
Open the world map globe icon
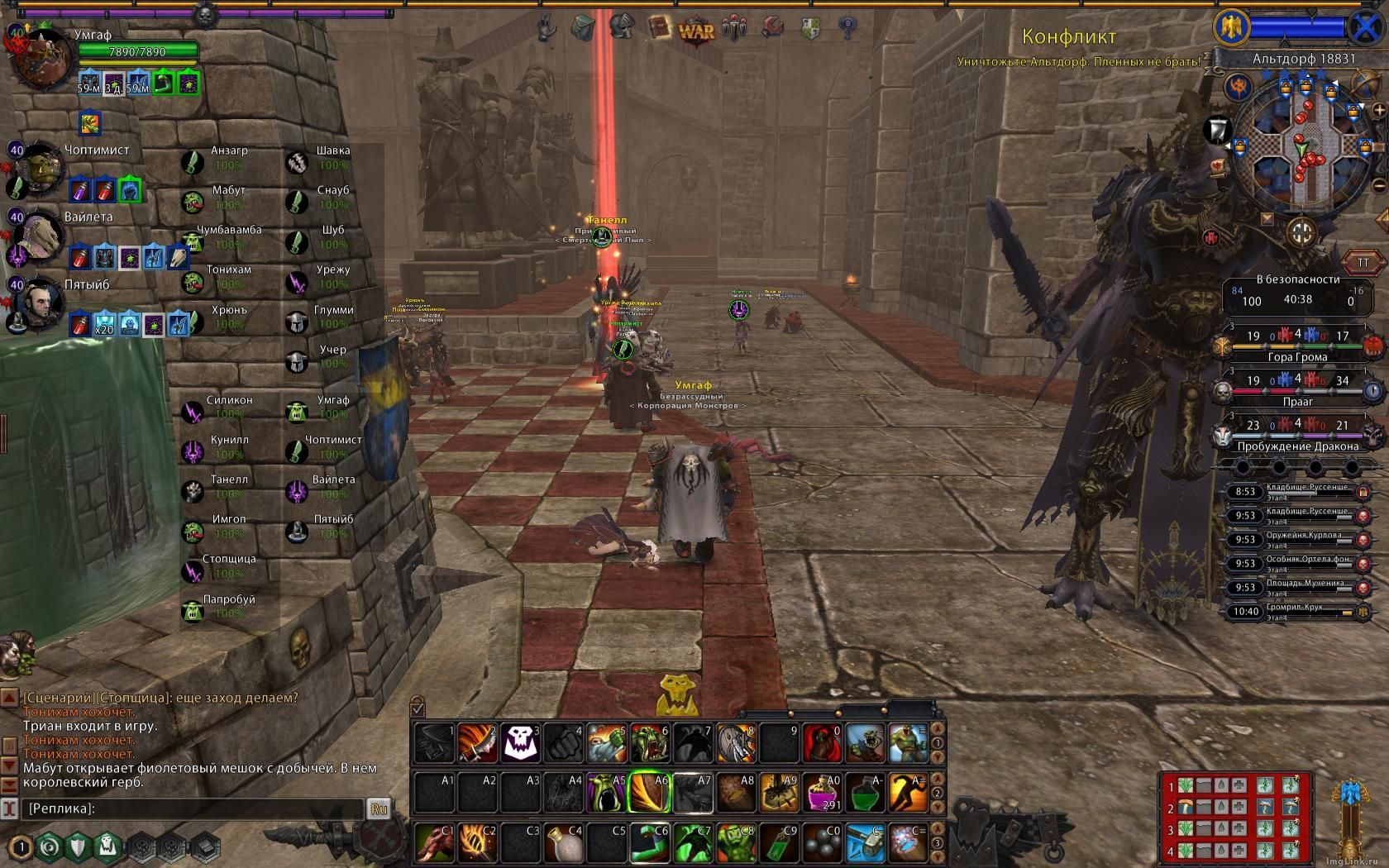click(1364, 84)
